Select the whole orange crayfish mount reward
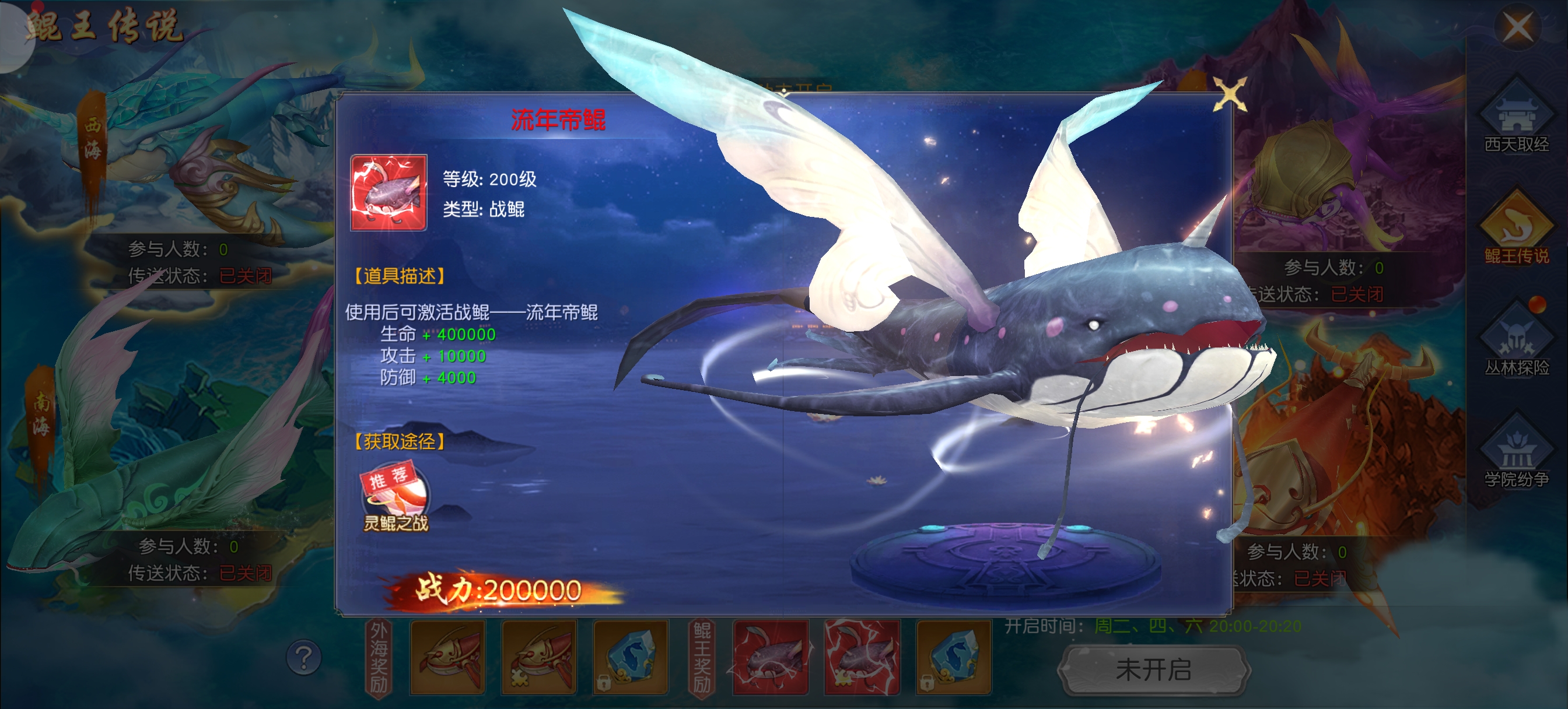Viewport: 1568px width, 709px height. [x=447, y=657]
